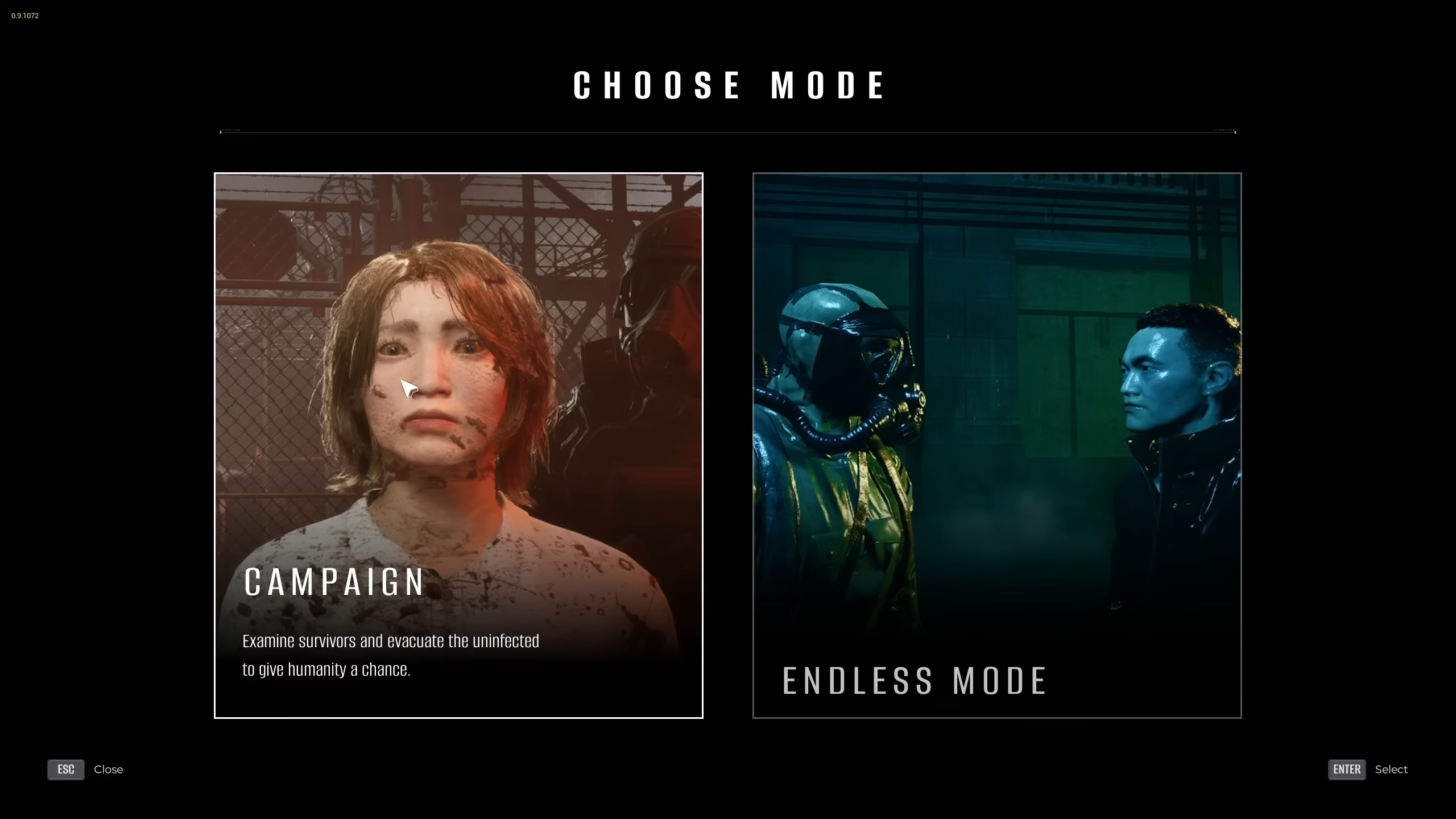Click the ENTER key prompt icon

pyautogui.click(x=1346, y=770)
